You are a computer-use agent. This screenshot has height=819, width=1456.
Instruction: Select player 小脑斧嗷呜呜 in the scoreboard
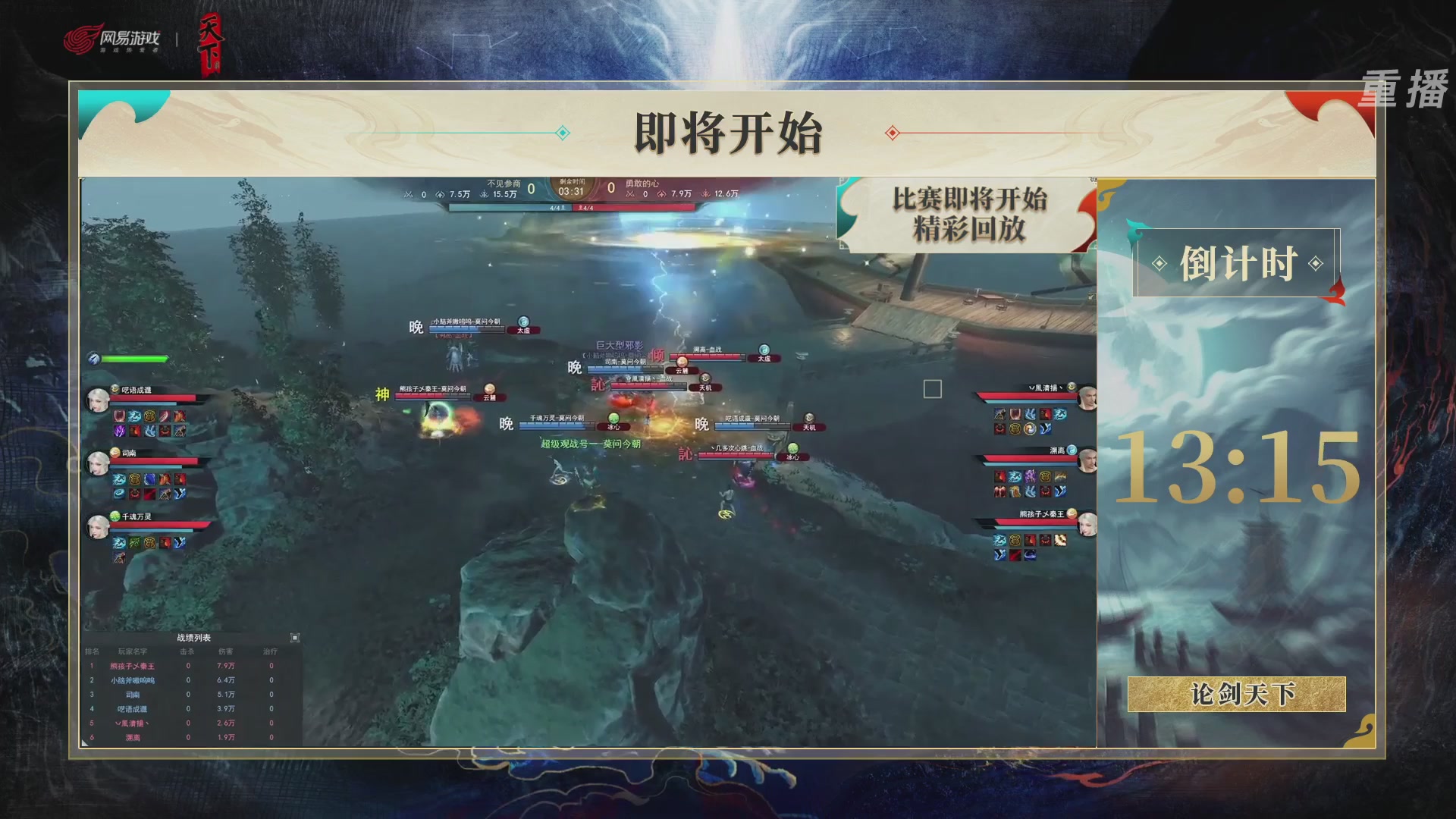(x=133, y=680)
